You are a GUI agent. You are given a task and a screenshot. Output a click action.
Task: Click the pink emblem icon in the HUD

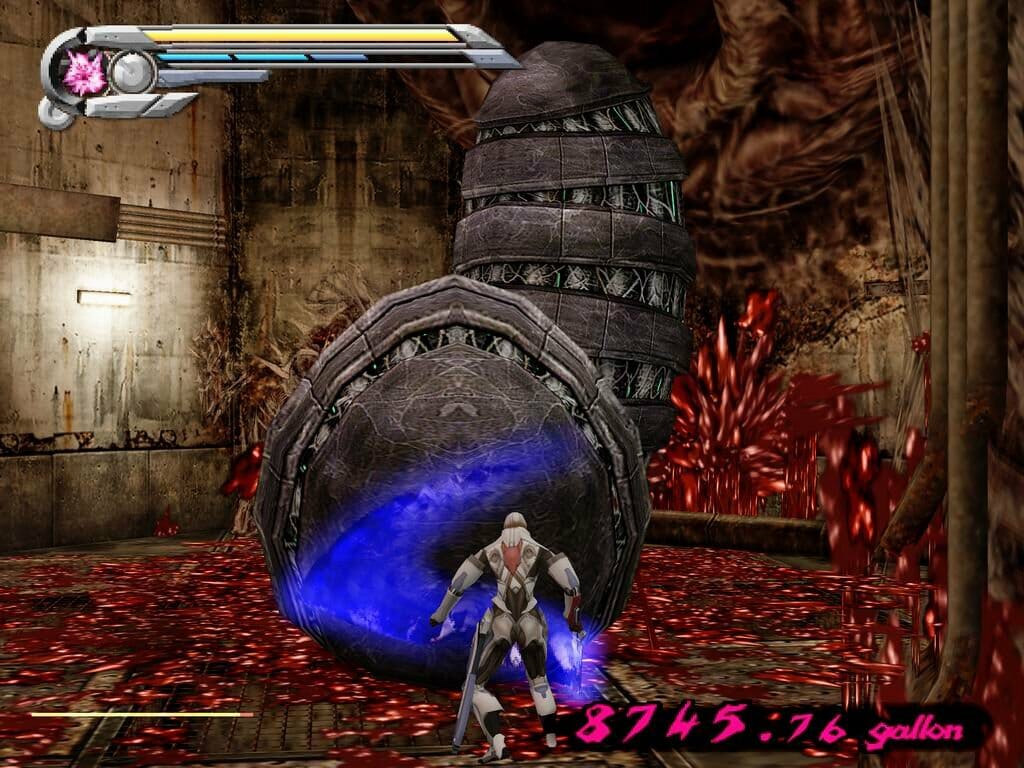point(85,73)
